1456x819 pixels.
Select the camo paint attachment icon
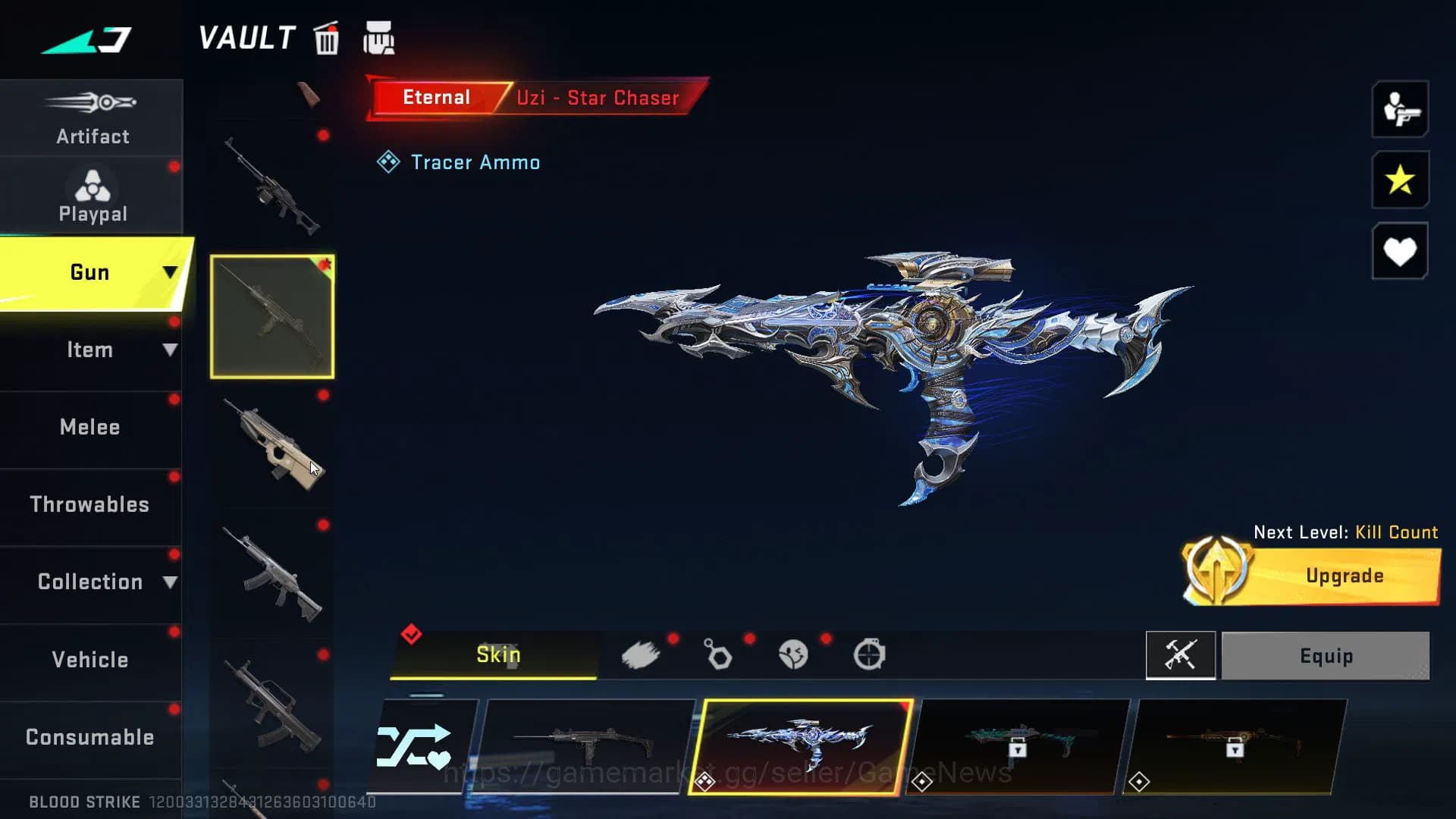642,654
